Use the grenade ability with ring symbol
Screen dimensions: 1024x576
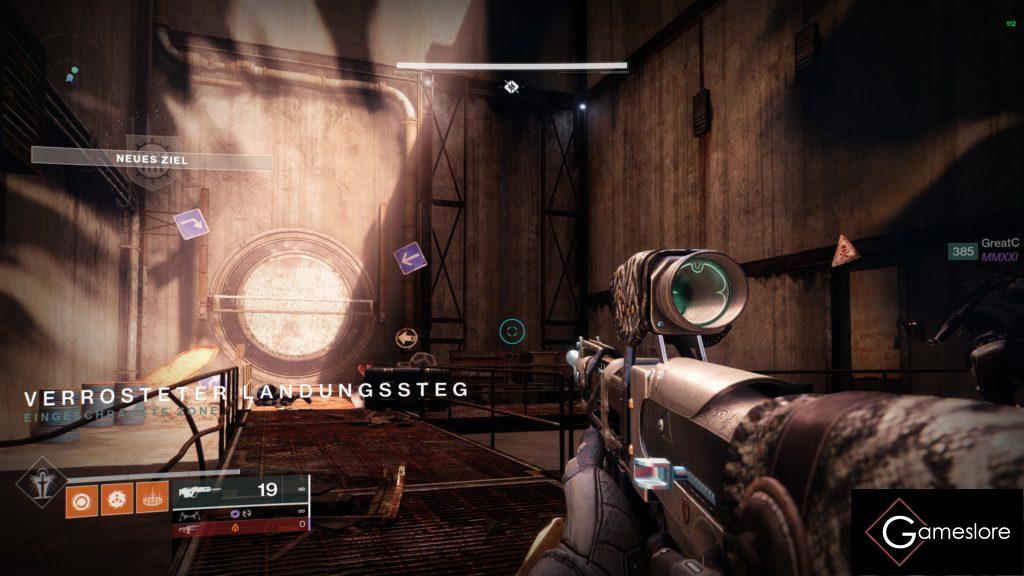[x=82, y=497]
